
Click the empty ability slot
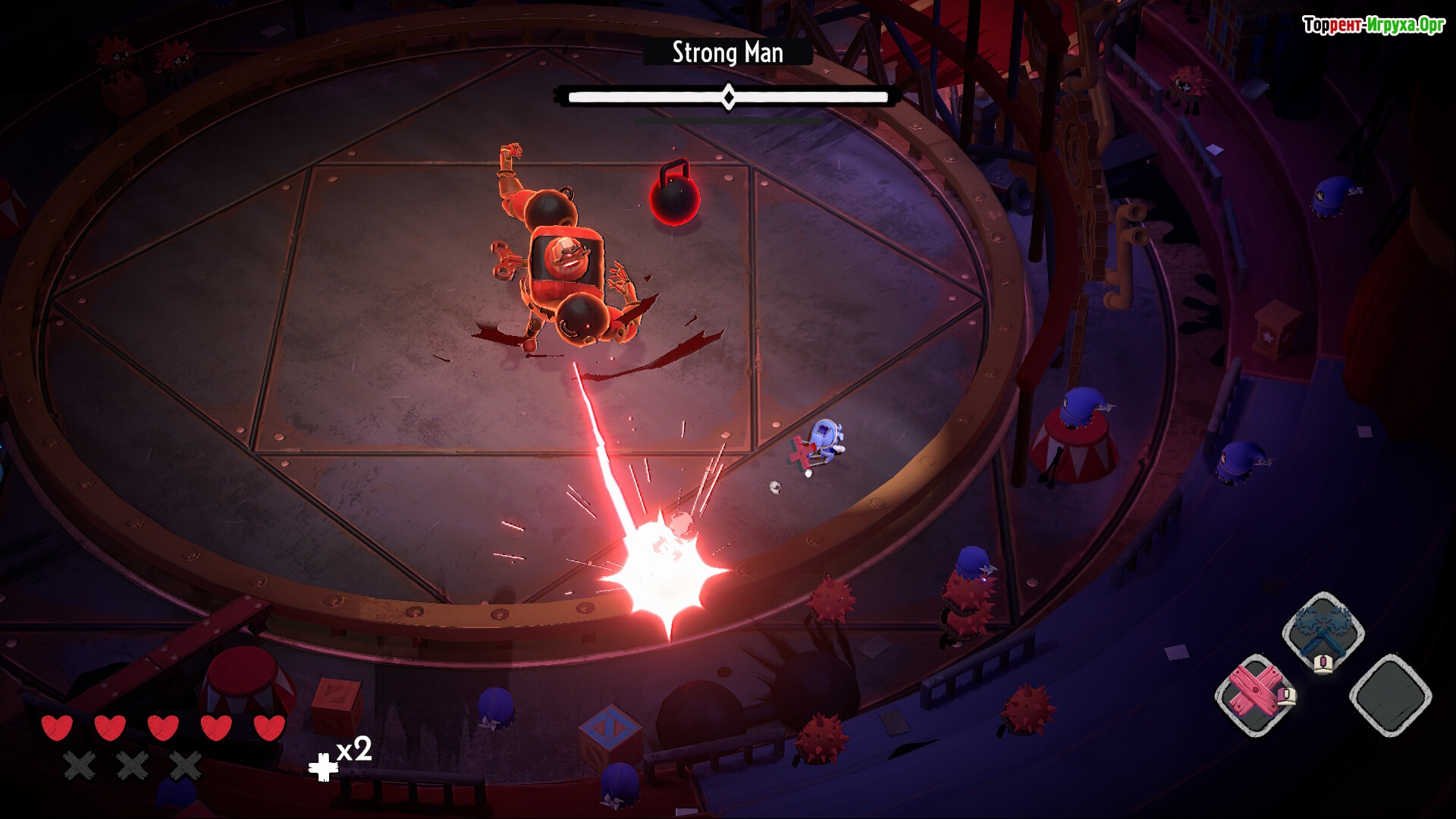pos(1390,695)
